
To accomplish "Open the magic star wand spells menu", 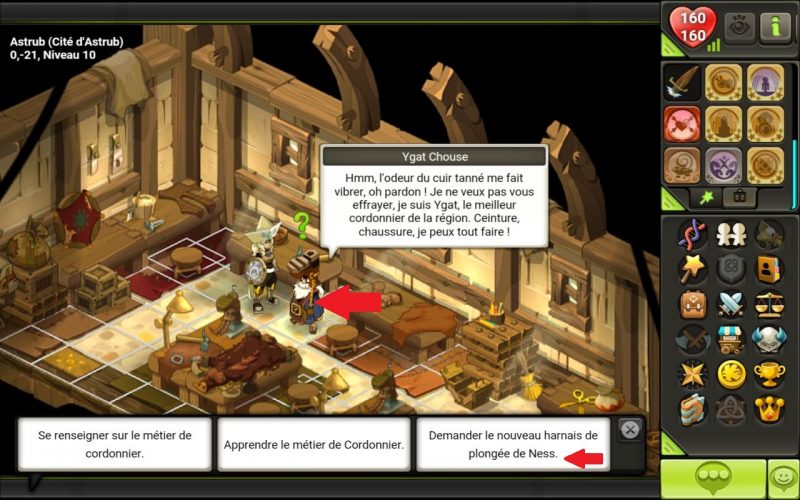I will (692, 268).
